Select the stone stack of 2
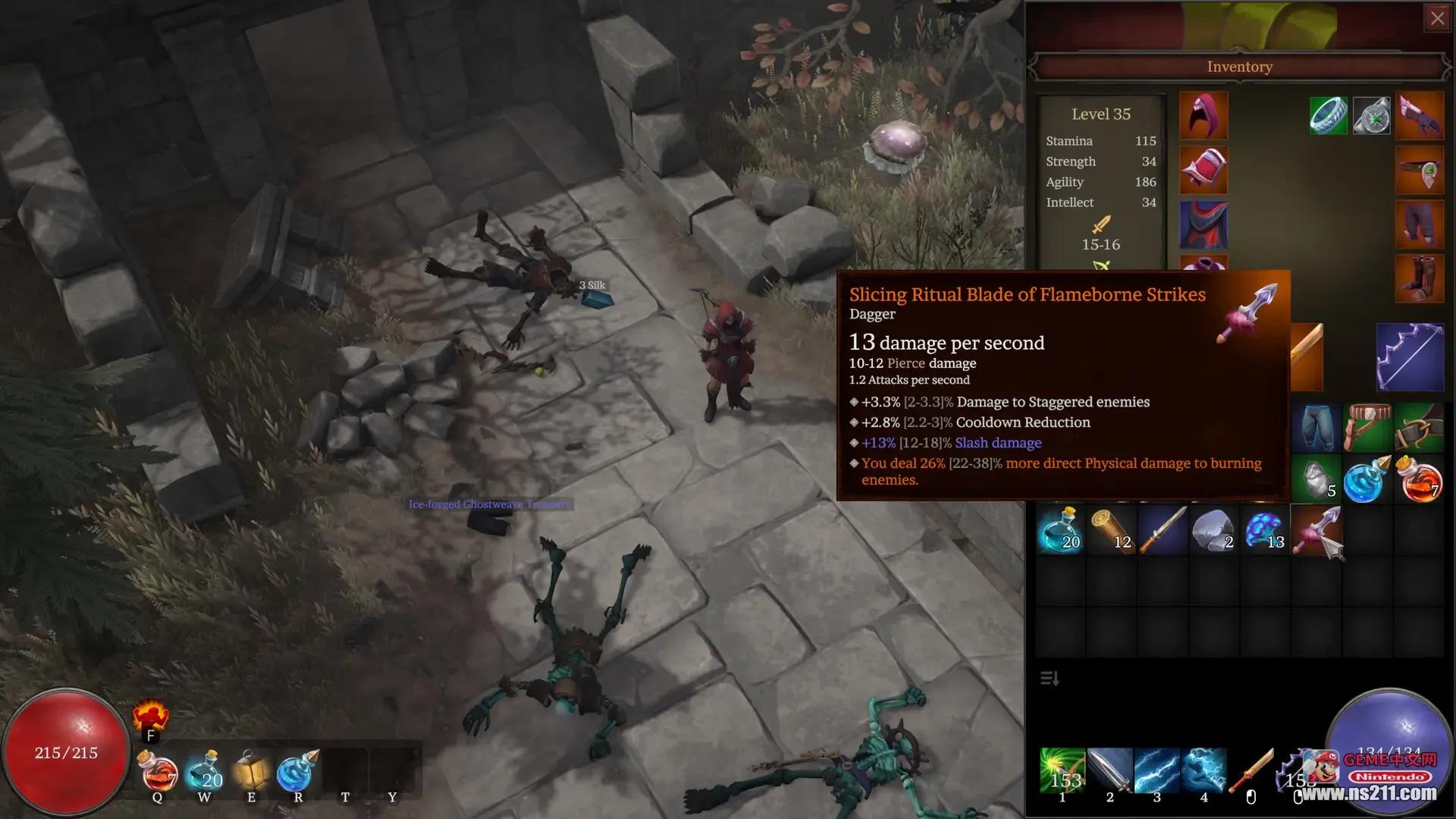Screen dimensions: 1456x819 point(1213,529)
